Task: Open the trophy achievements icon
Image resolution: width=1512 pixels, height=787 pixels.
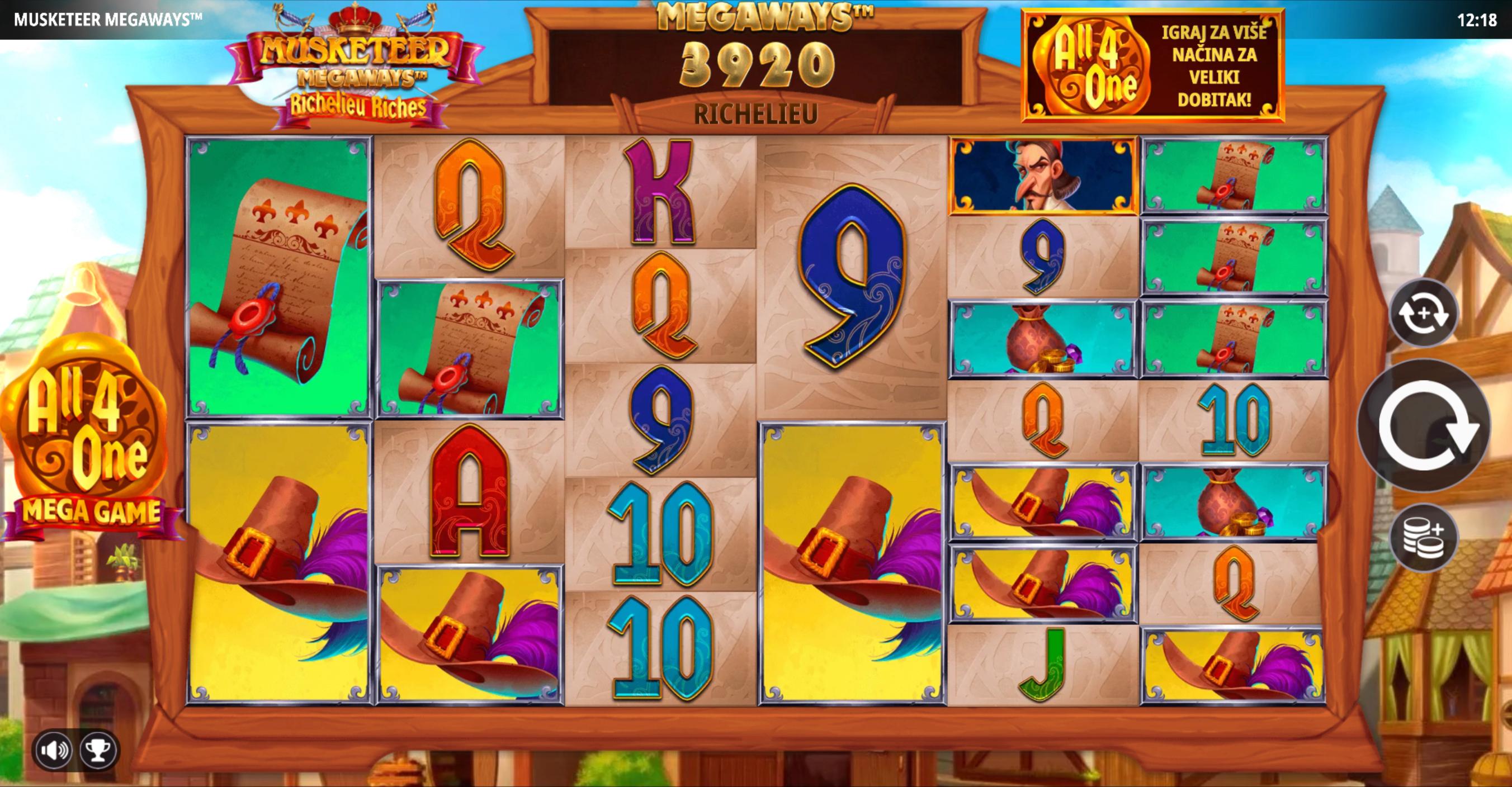Action: click(98, 750)
